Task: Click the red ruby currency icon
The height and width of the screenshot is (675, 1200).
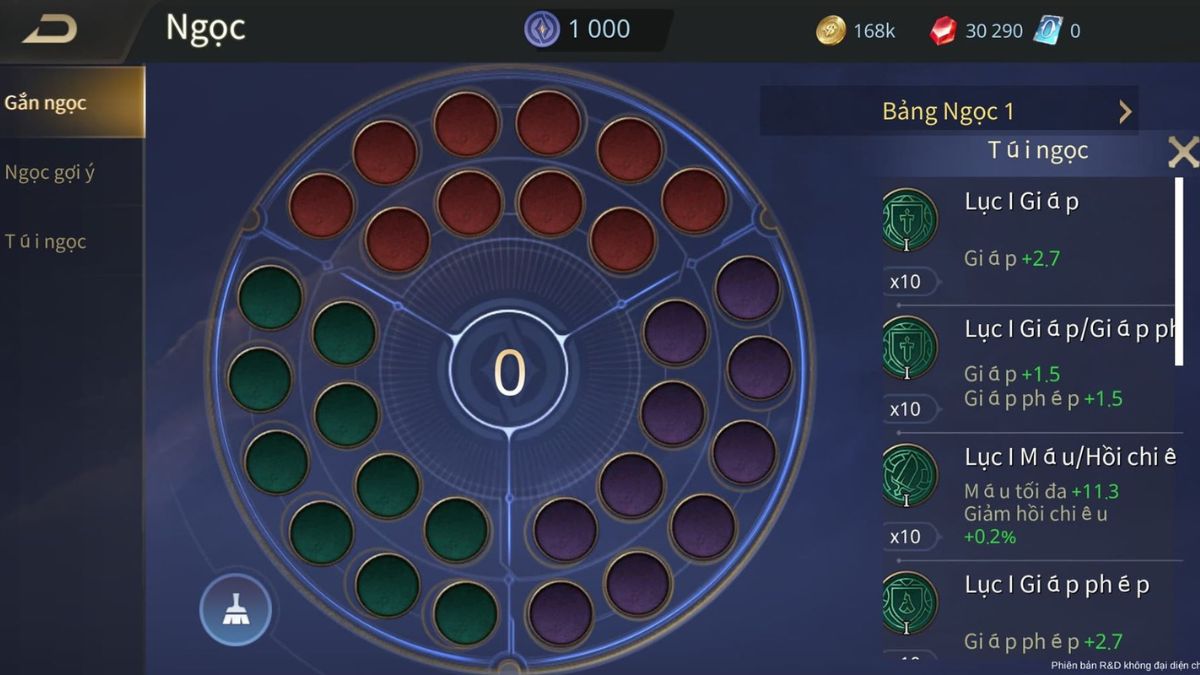Action: point(942,31)
